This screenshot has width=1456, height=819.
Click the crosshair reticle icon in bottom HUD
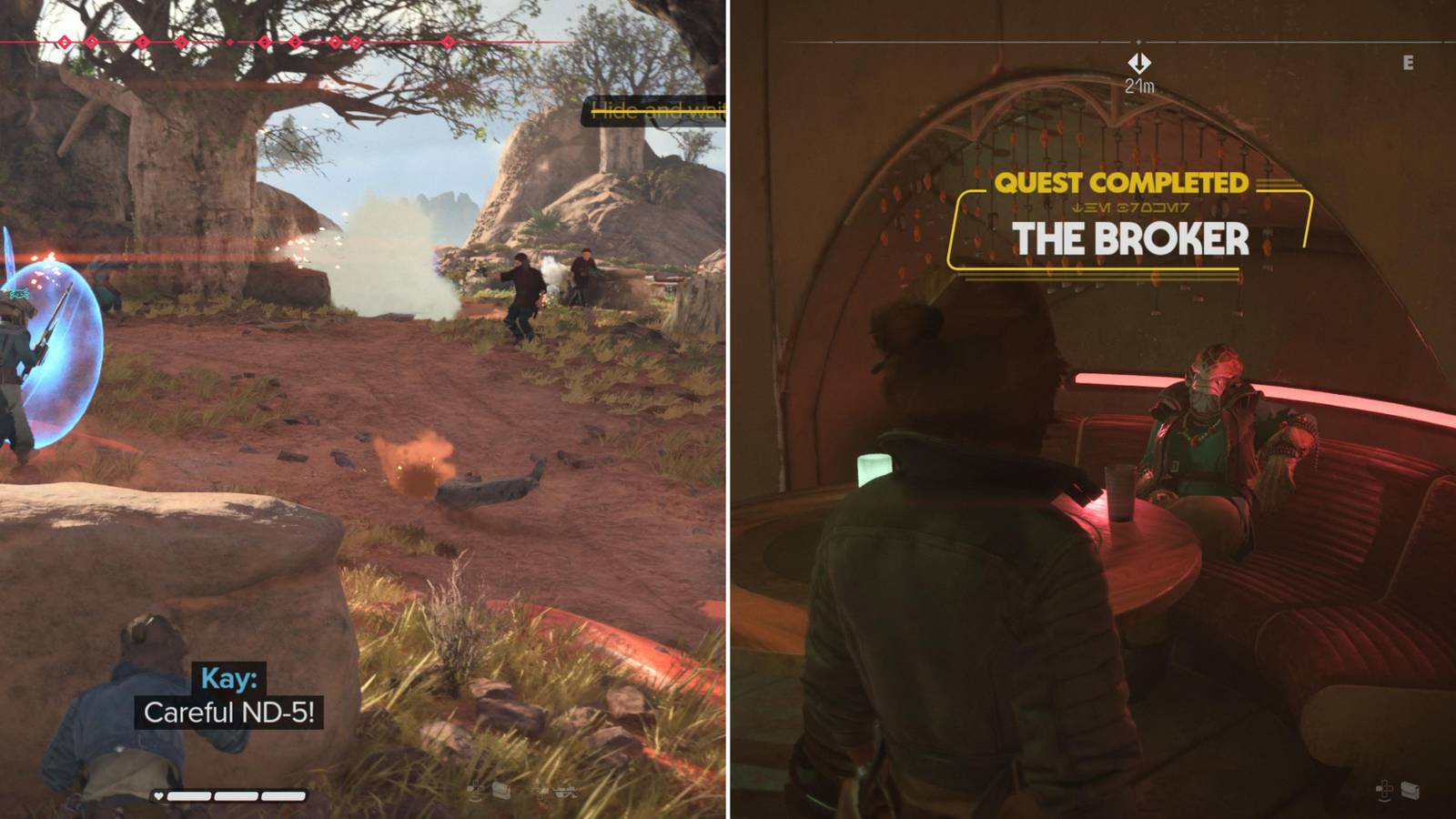(x=541, y=790)
